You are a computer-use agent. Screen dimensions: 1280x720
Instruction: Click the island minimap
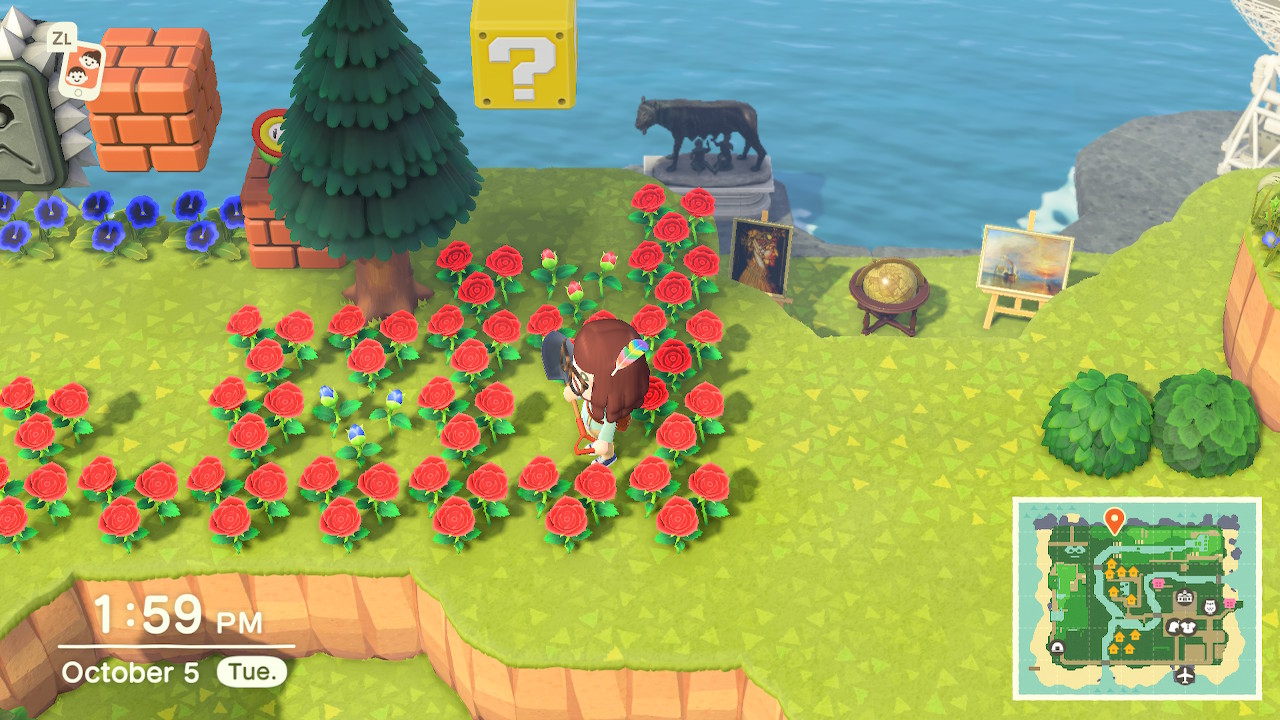click(1137, 598)
